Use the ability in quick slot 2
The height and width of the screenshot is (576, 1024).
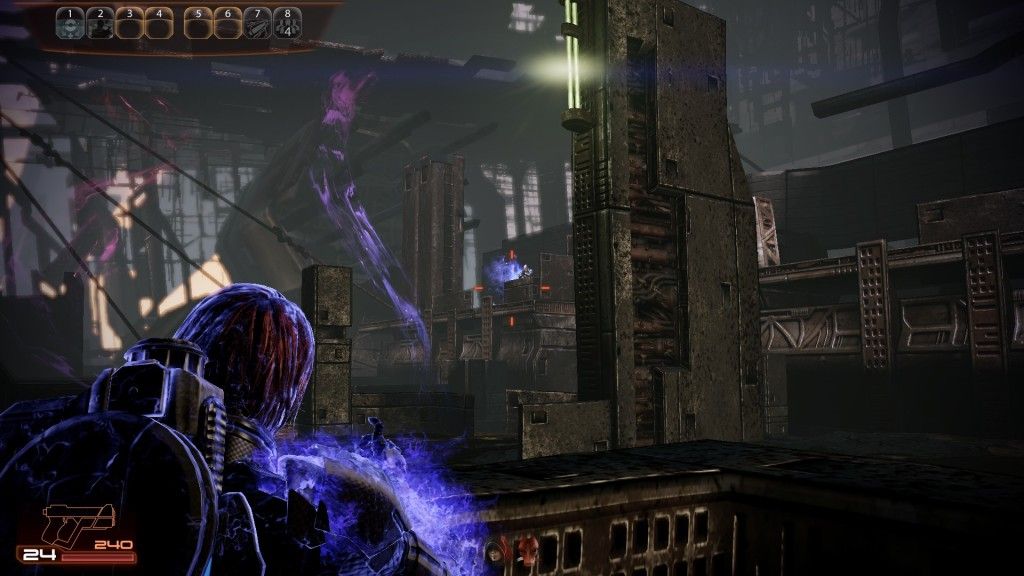point(98,23)
